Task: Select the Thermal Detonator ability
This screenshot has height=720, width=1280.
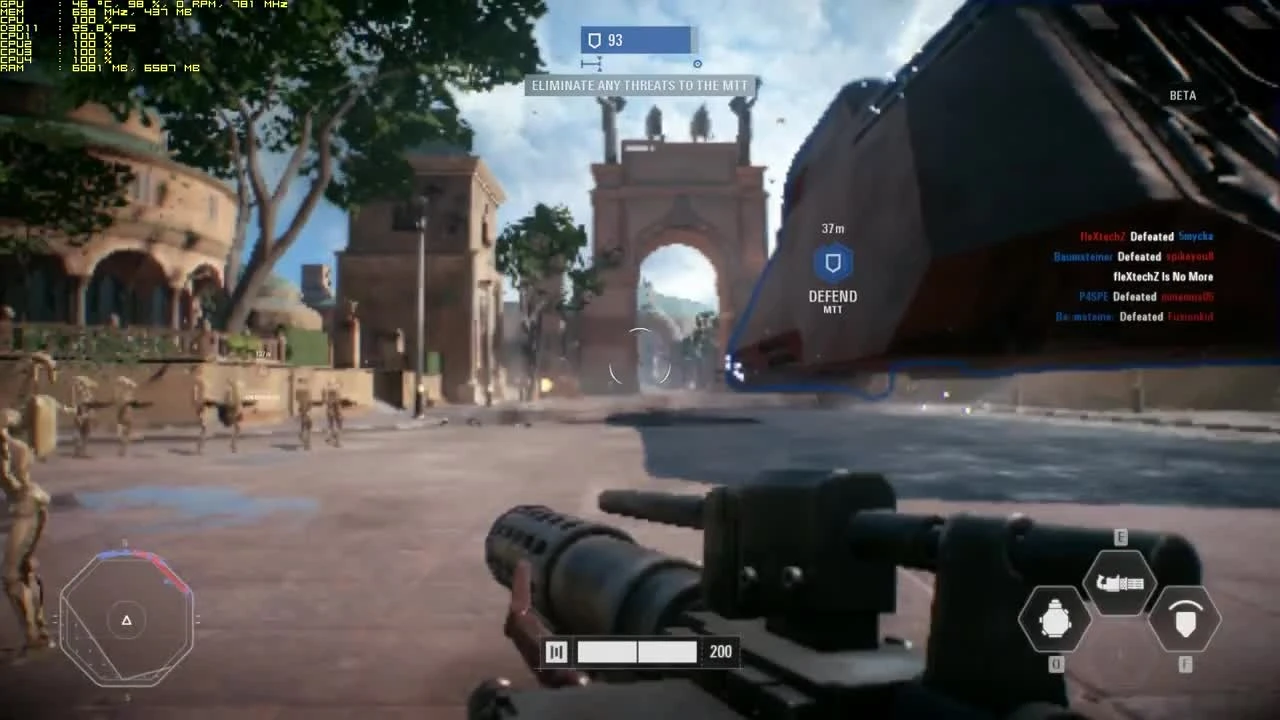Action: [x=1054, y=620]
